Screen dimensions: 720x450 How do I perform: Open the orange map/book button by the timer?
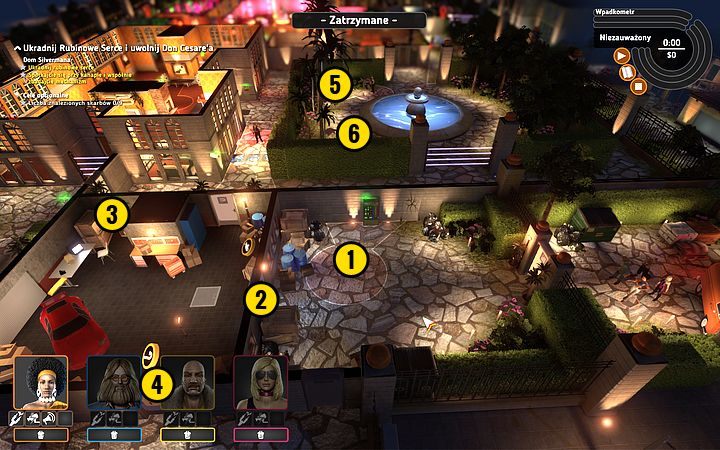[627, 72]
